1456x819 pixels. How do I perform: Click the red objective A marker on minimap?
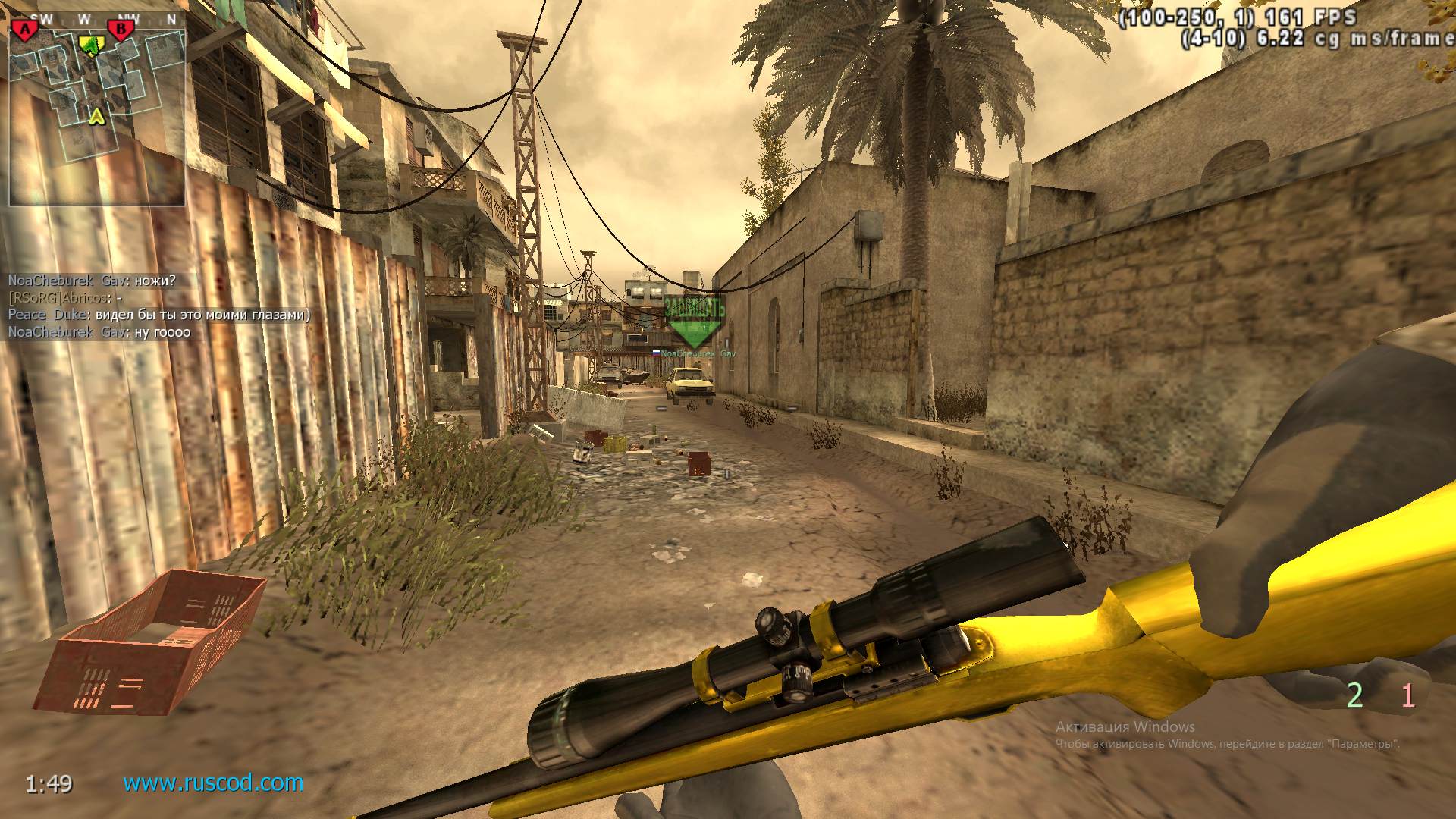25,29
